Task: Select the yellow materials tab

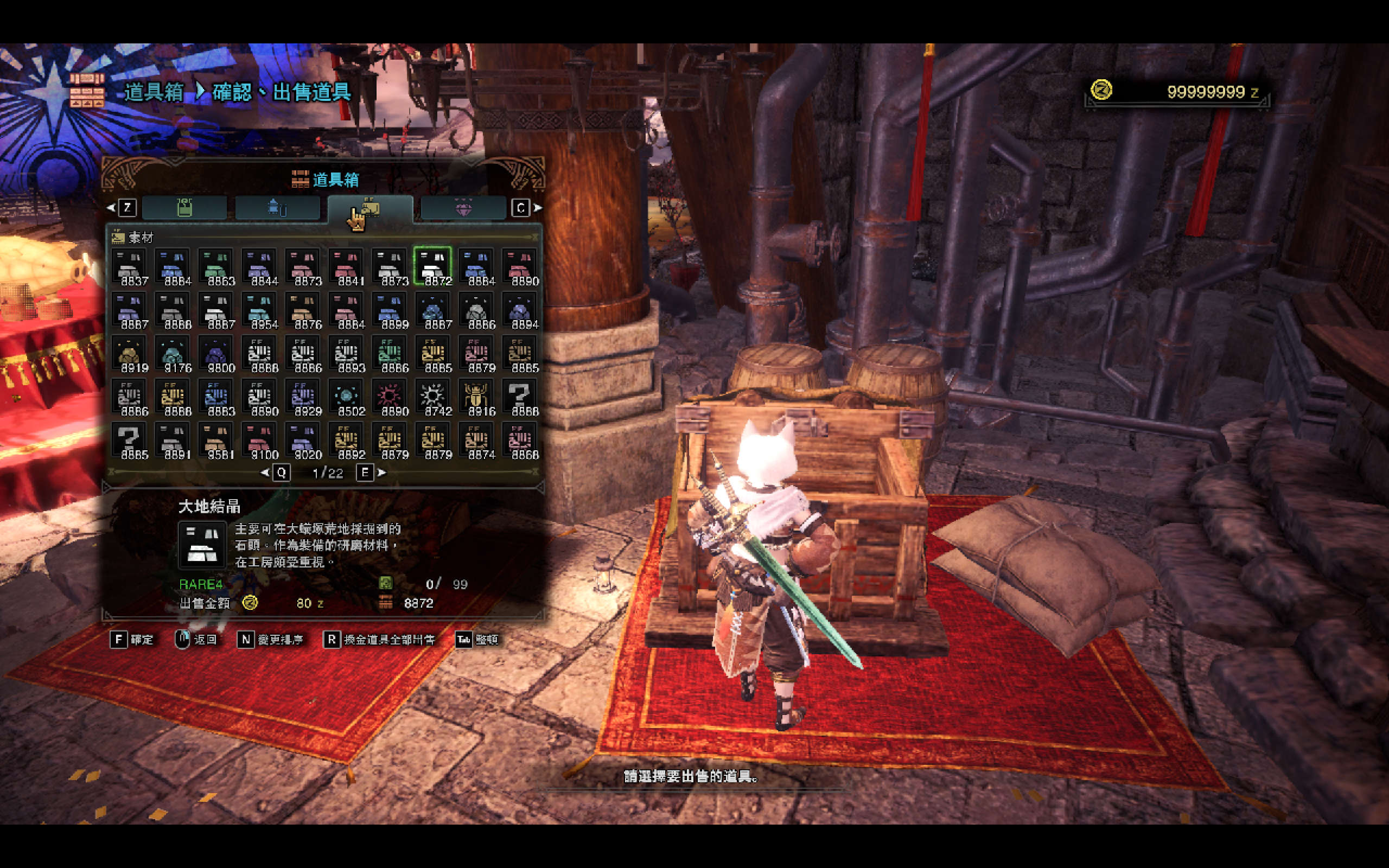Action: coord(370,208)
